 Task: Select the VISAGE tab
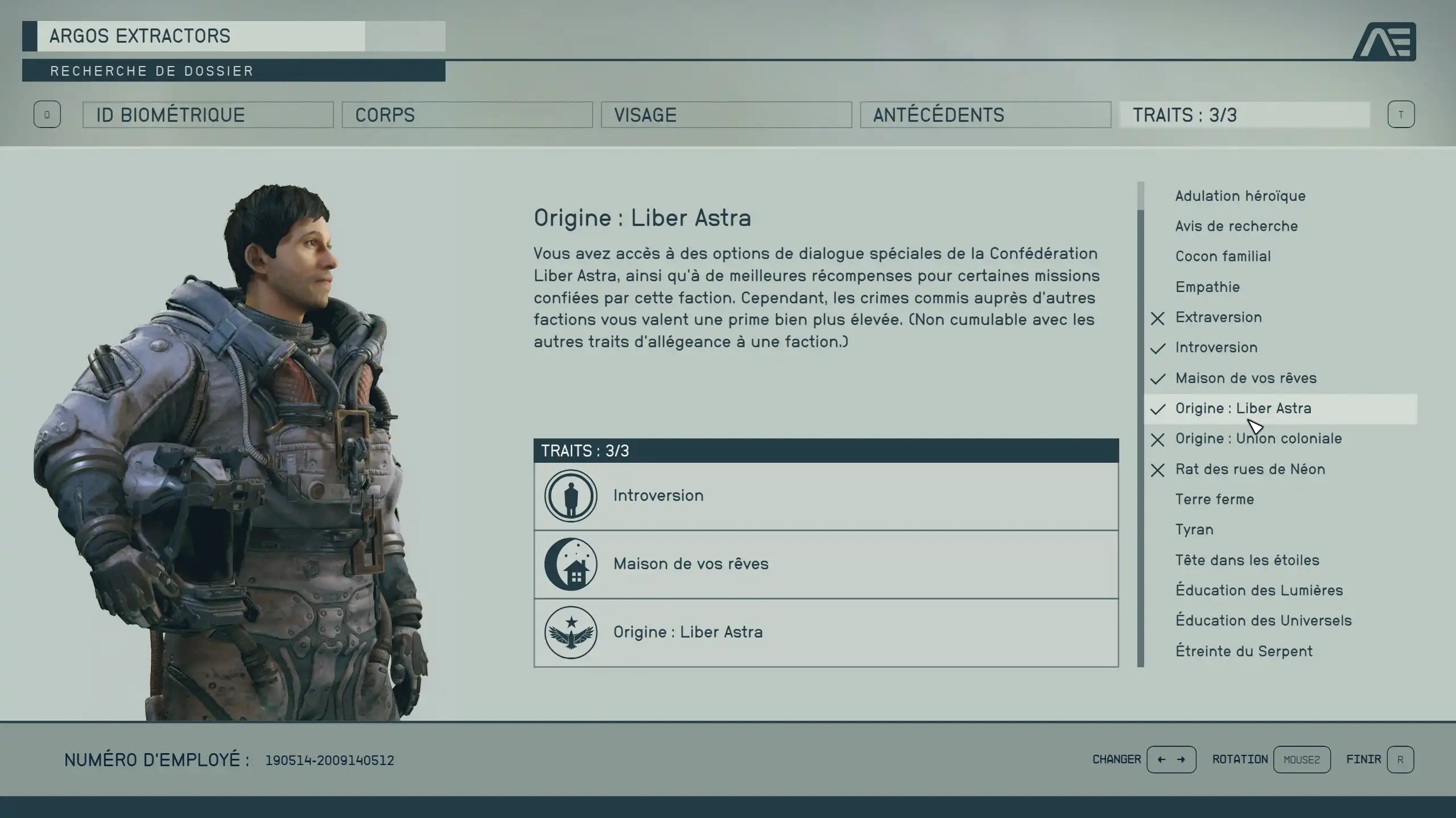pos(726,115)
